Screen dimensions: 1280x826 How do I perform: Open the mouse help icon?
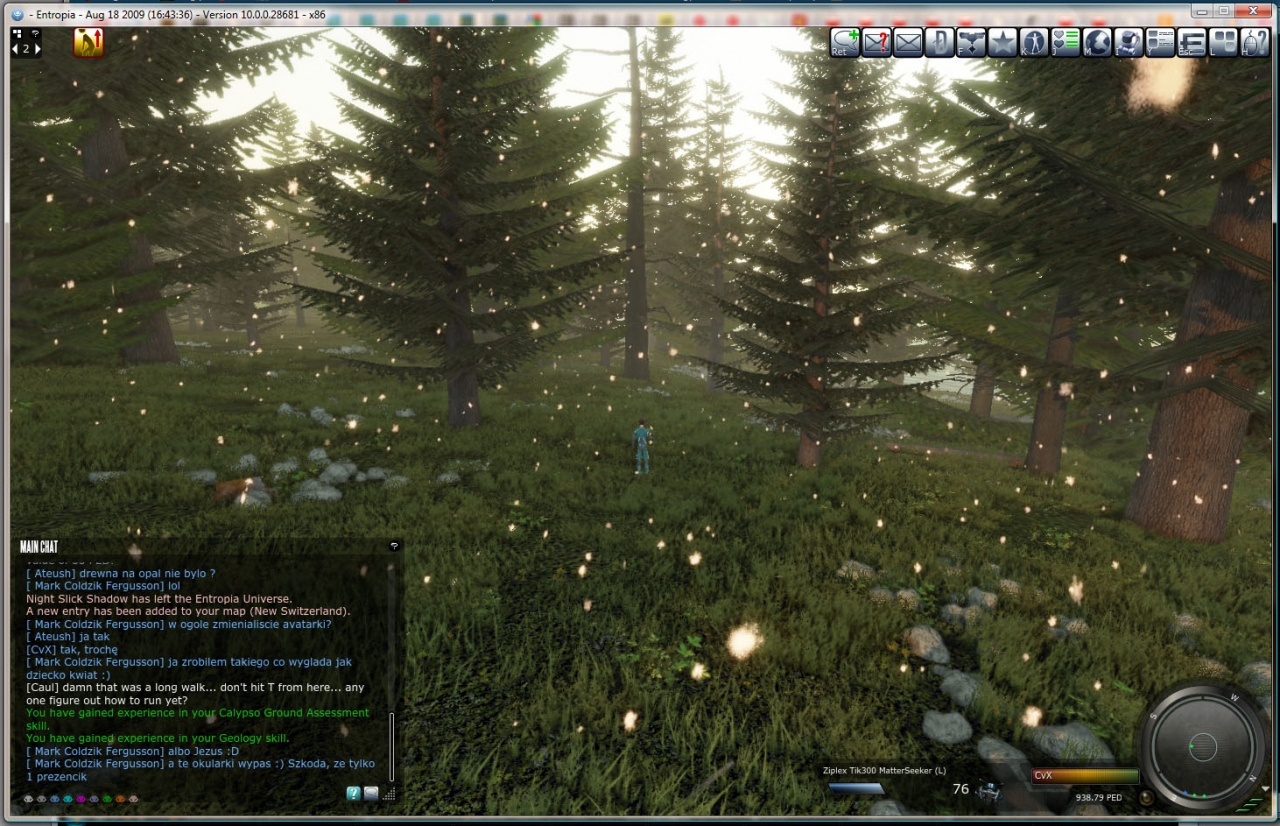coord(1254,43)
